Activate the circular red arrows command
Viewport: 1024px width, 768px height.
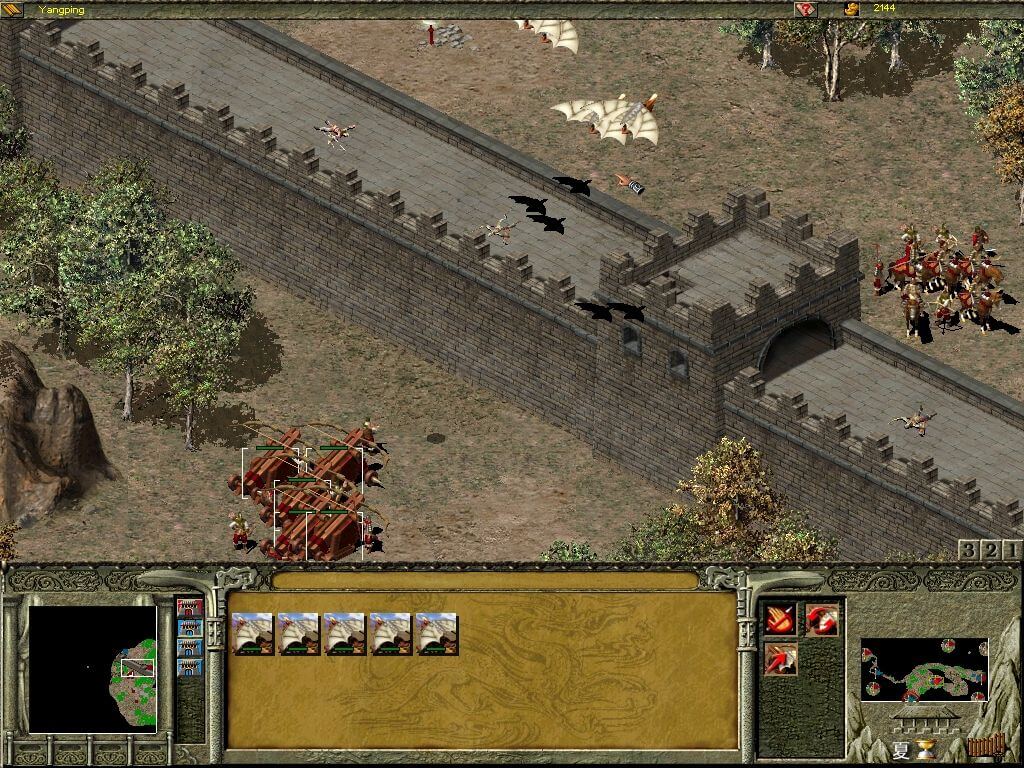[822, 619]
